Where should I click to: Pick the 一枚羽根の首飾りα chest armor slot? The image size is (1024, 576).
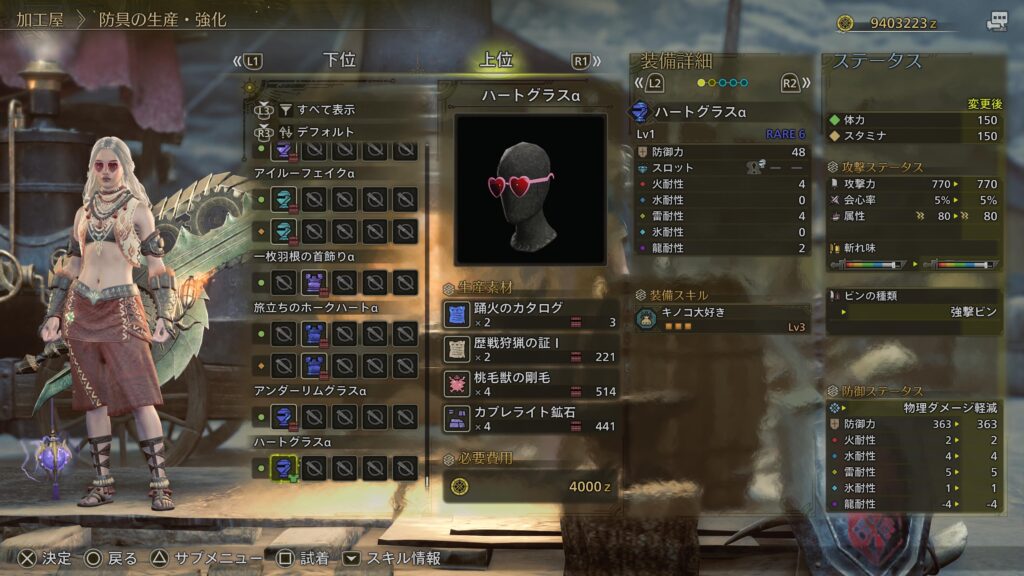(x=314, y=283)
